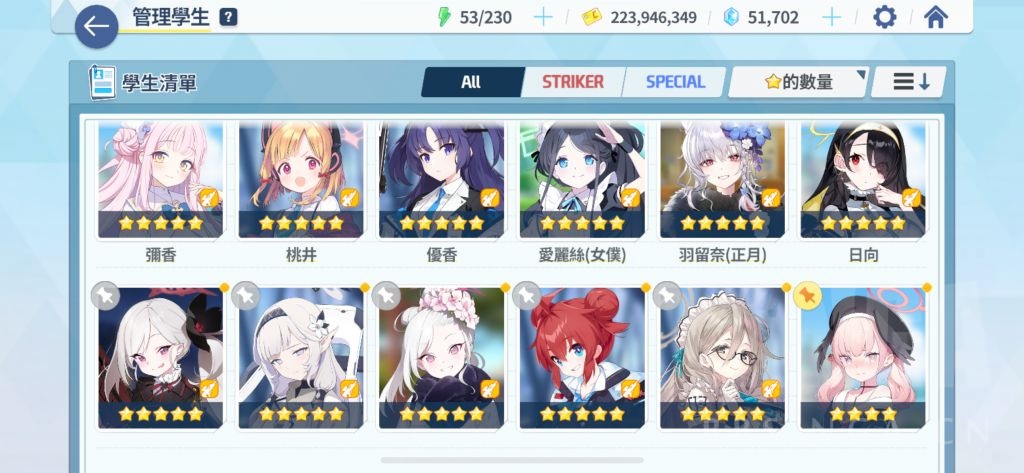Open the star count sort dropdown
The width and height of the screenshot is (1024, 473).
(798, 82)
